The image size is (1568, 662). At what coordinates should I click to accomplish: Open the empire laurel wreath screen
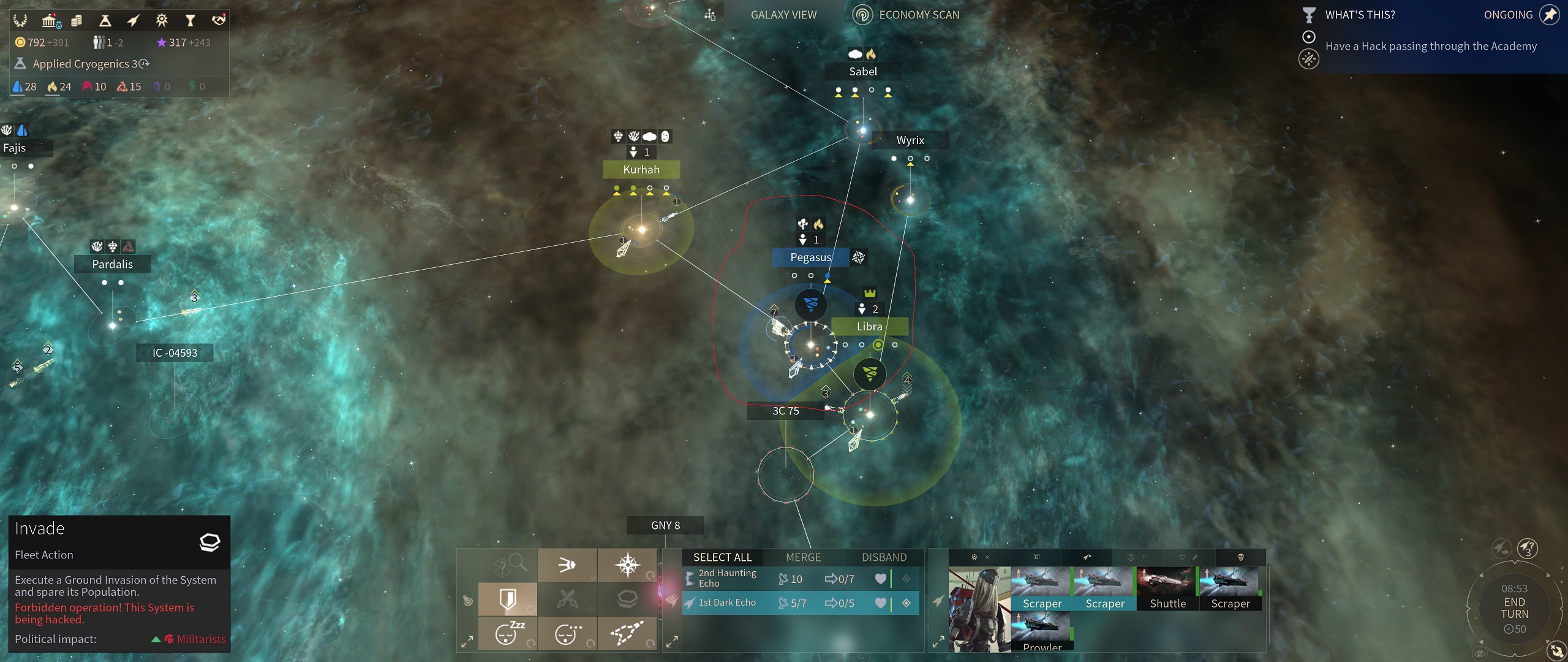[x=20, y=21]
